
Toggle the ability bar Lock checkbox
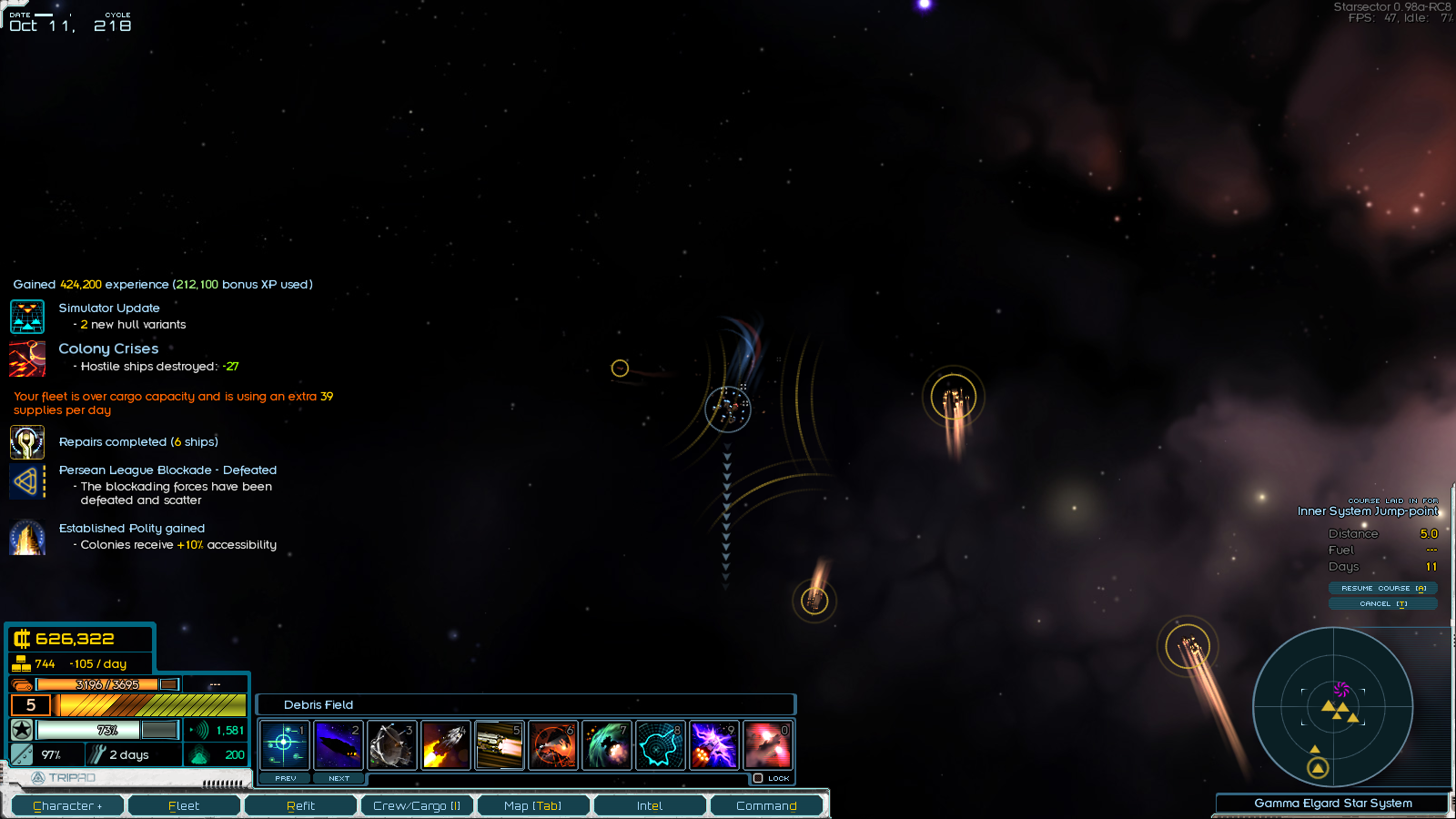point(758,778)
